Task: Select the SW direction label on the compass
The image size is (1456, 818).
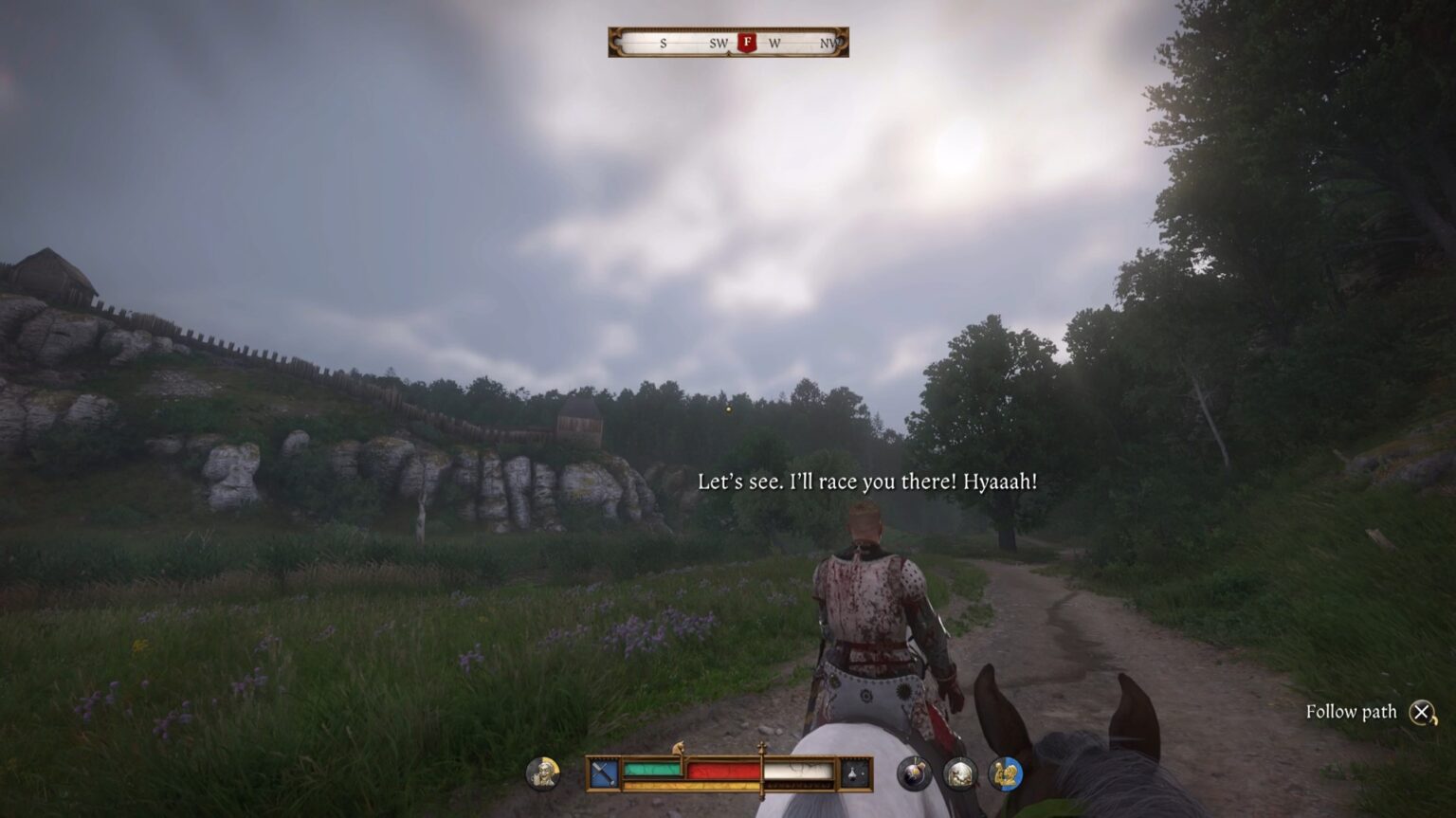Action: click(719, 43)
